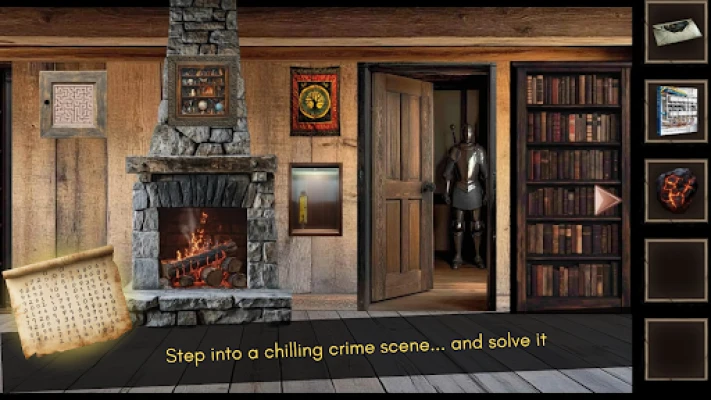Go to the room on the right with the arrow

coord(606,200)
